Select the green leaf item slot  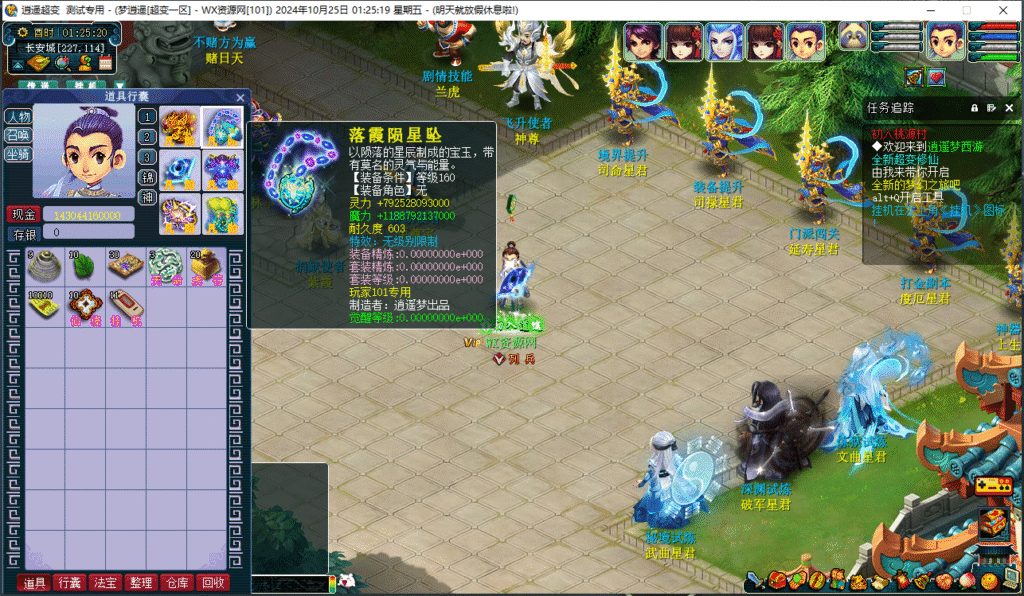[x=84, y=266]
